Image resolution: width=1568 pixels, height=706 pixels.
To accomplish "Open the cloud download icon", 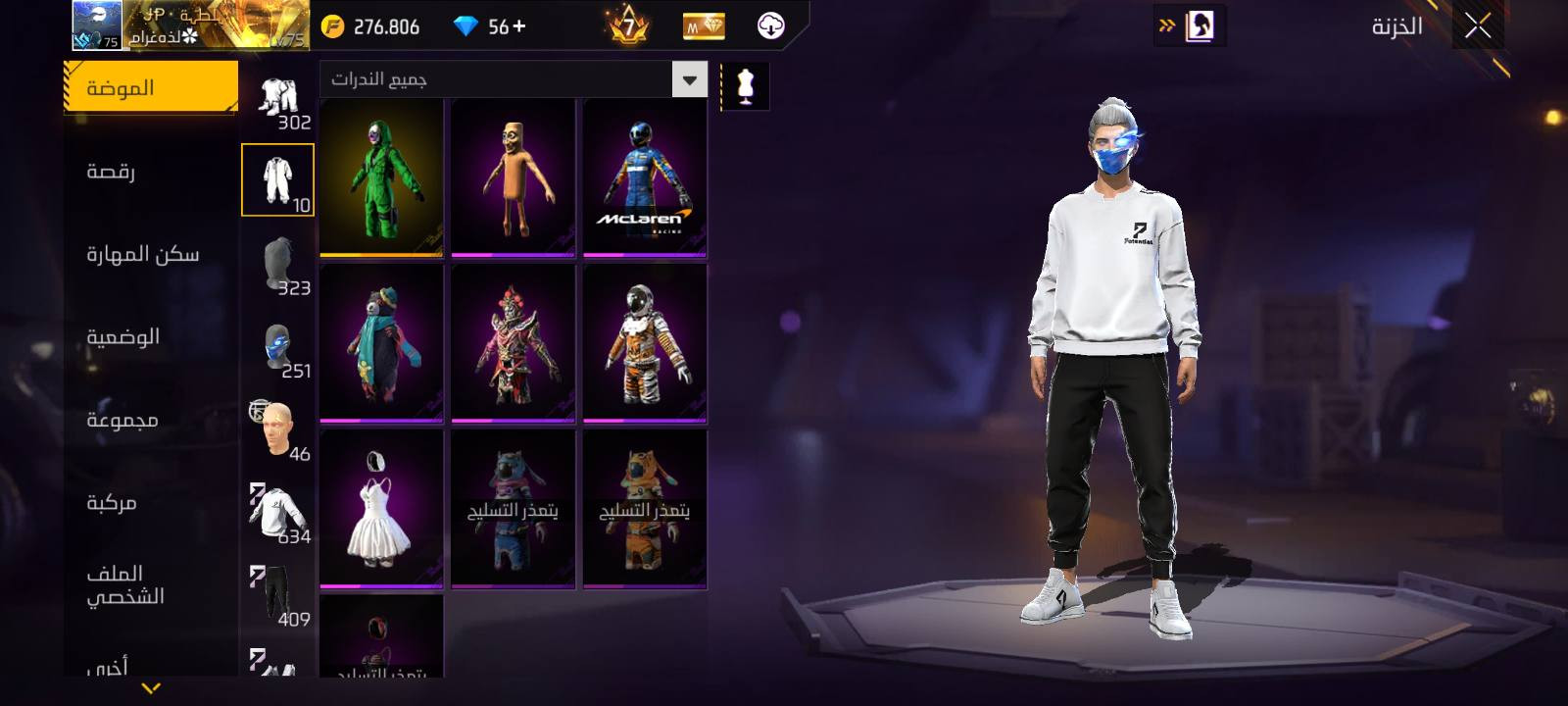I will [771, 26].
